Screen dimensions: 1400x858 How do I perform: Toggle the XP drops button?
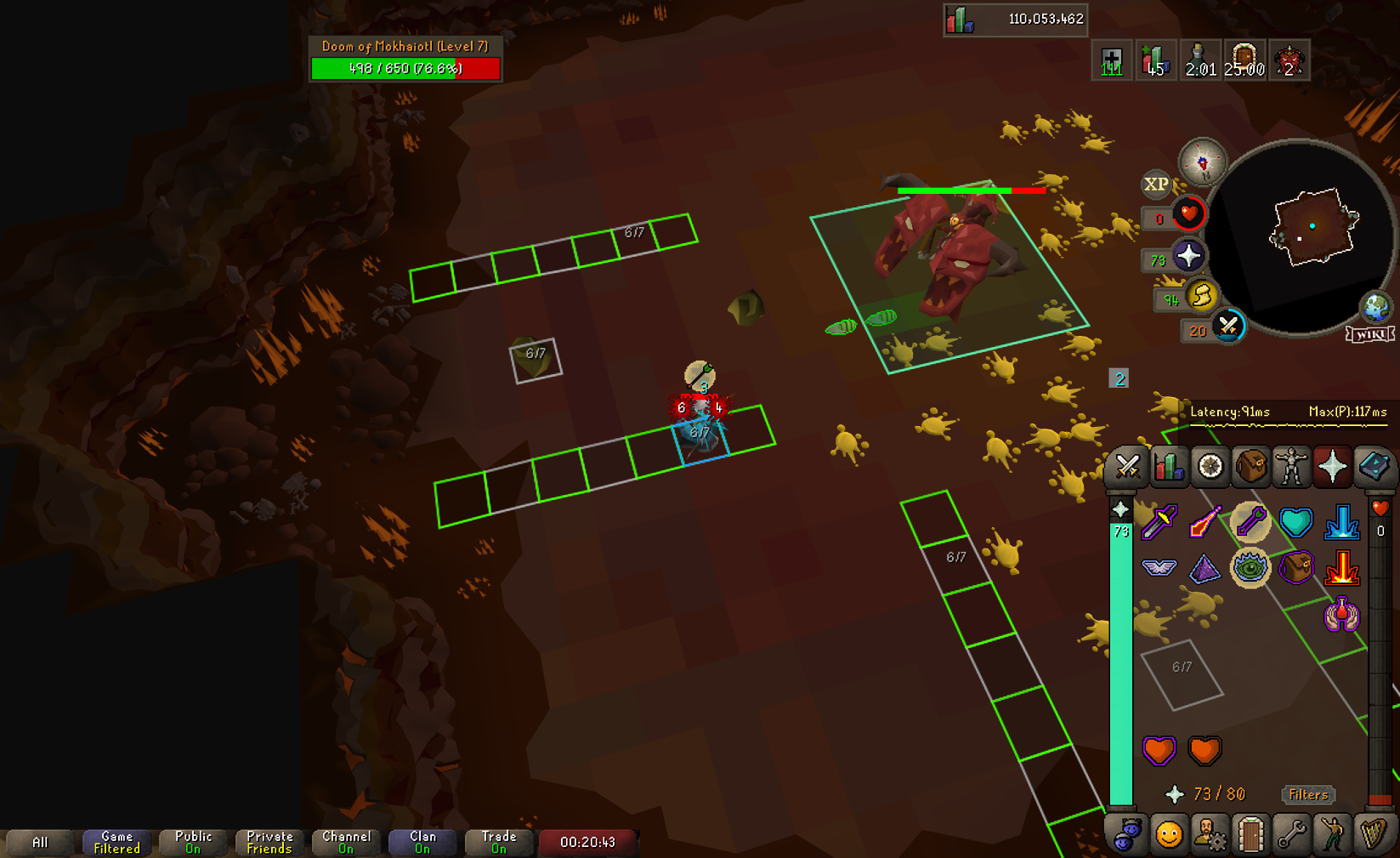[x=1156, y=184]
